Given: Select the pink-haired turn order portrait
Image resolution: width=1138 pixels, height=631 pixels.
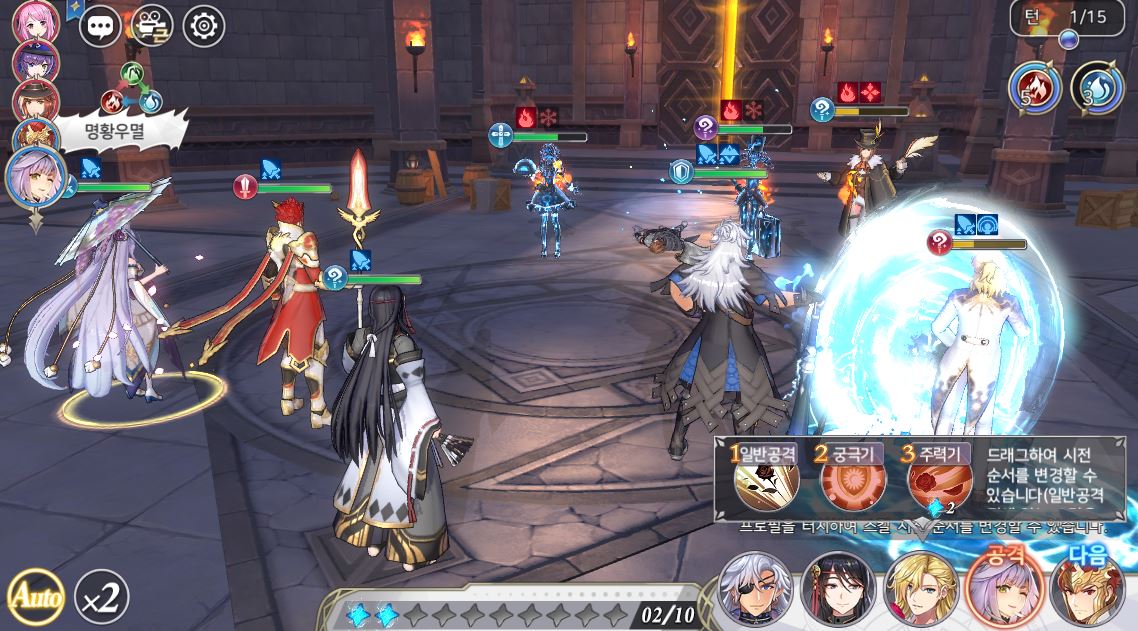Looking at the screenshot, I should coord(36,22).
